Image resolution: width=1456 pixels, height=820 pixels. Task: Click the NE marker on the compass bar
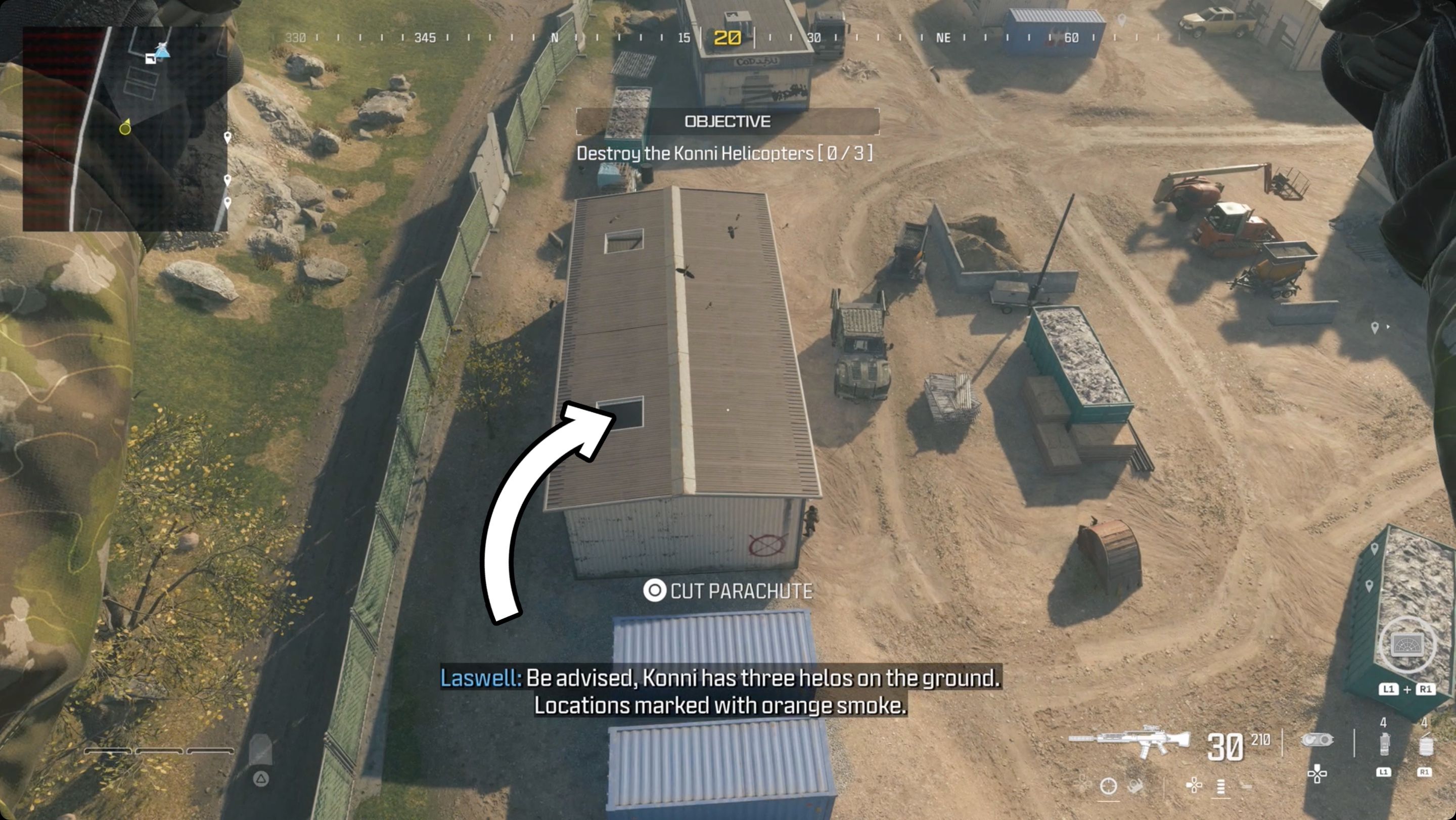tap(944, 38)
